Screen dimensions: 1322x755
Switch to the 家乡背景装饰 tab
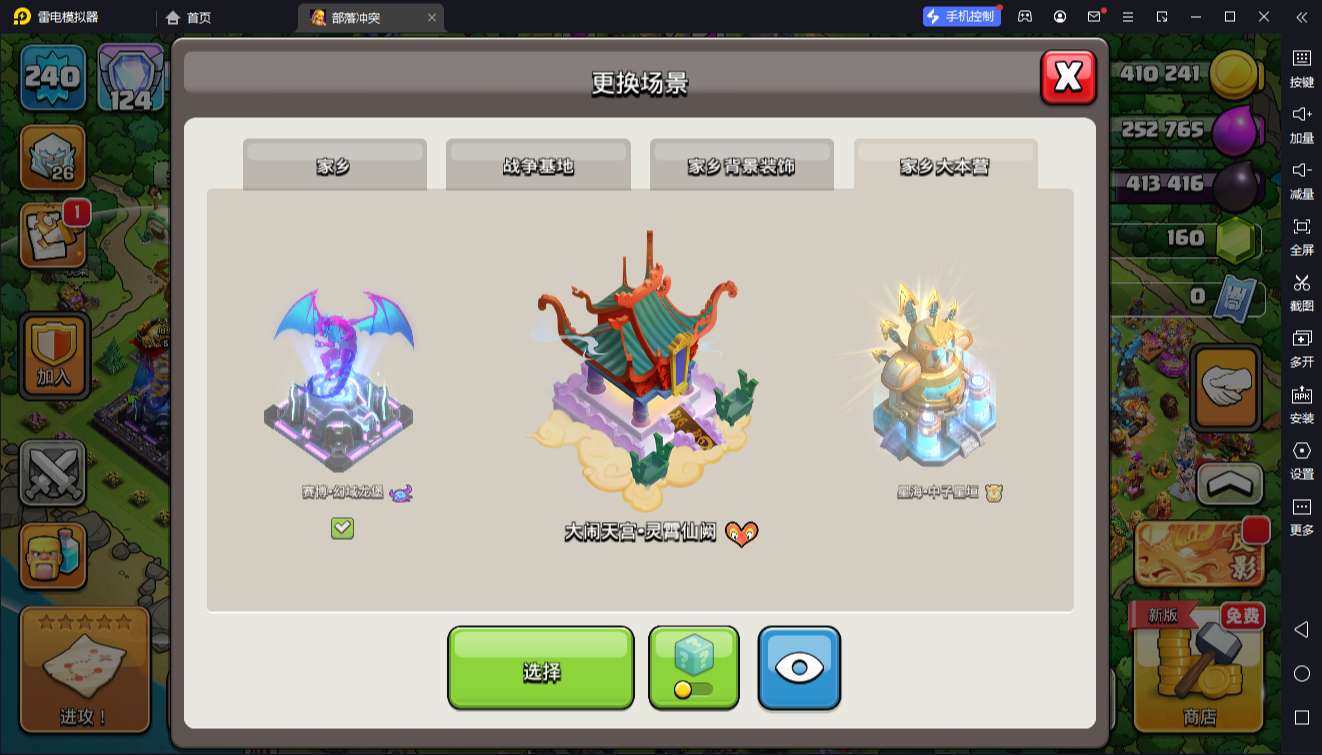(x=741, y=166)
